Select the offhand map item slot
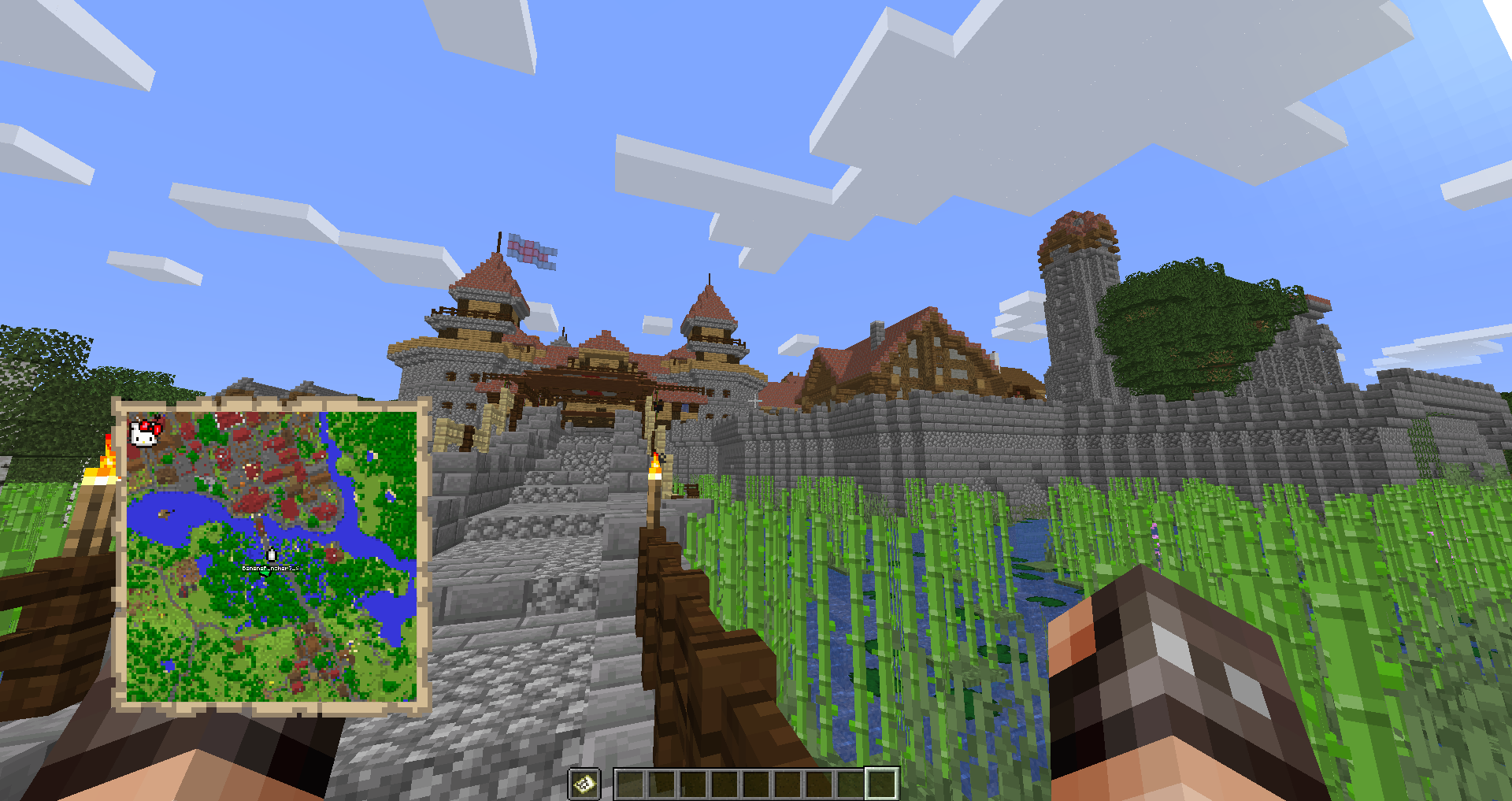Viewport: 1512px width, 801px height. coord(584,784)
